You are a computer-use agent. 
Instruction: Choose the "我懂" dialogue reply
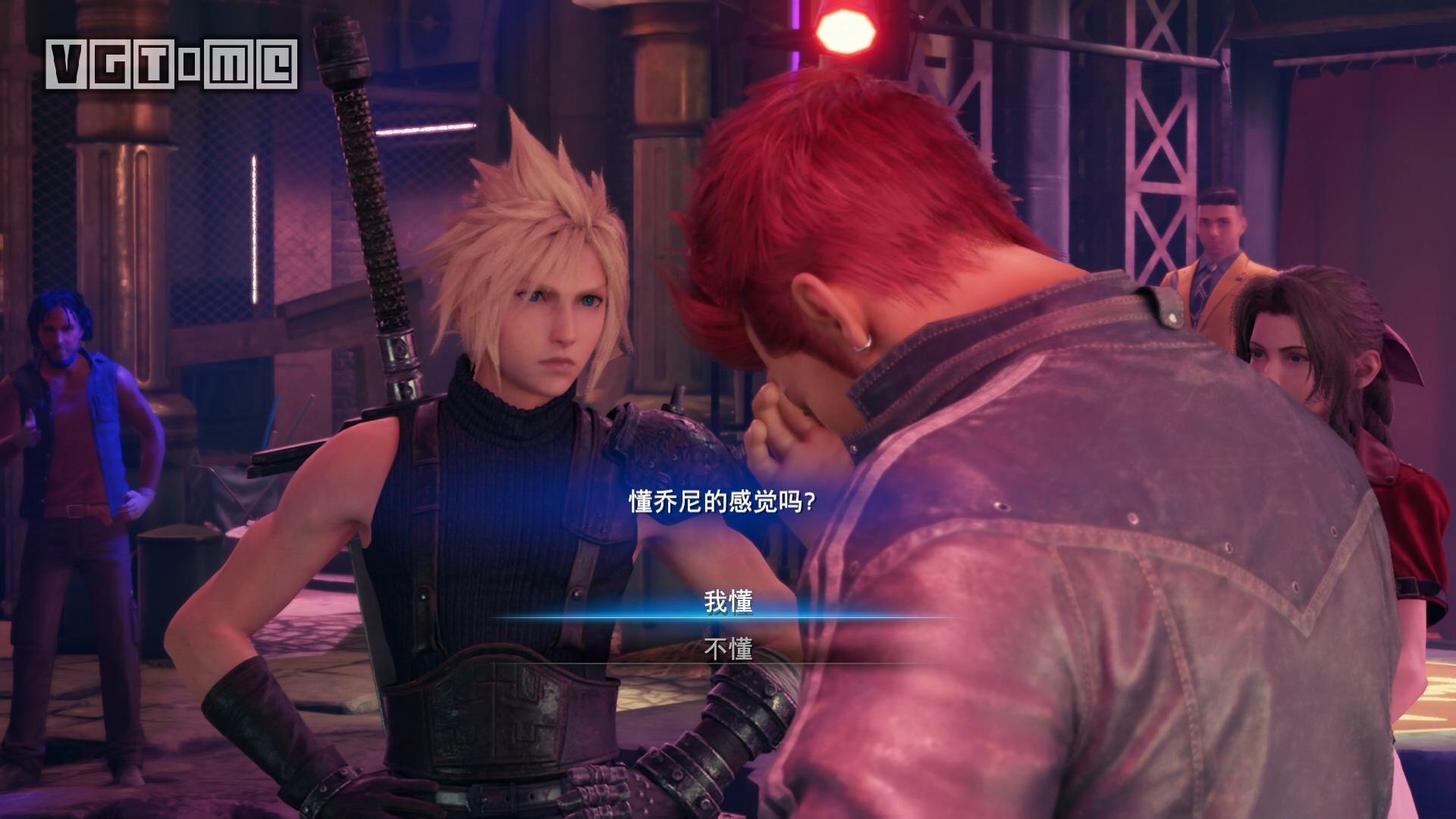[728, 601]
